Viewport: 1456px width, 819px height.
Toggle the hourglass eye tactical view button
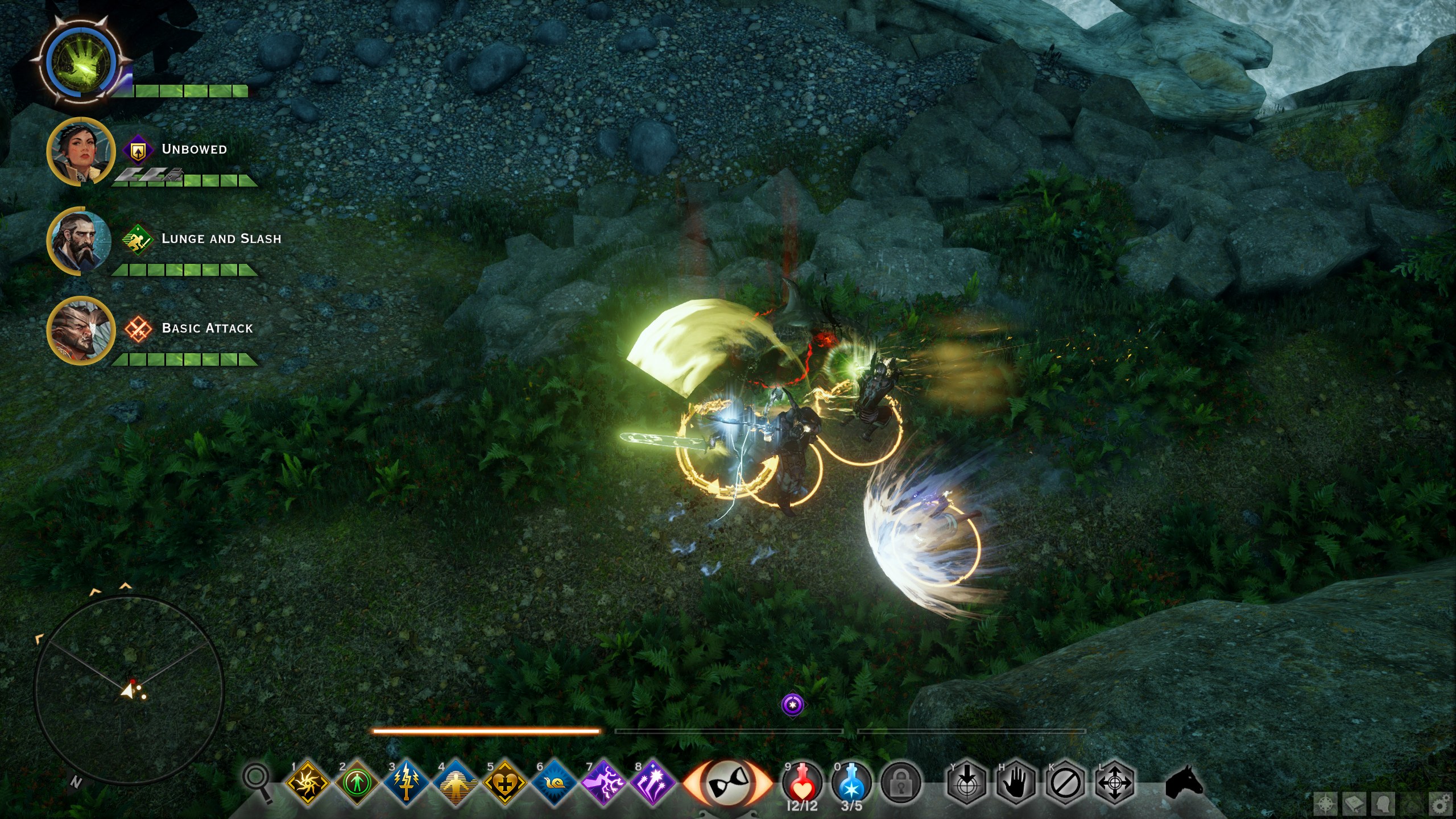click(727, 784)
